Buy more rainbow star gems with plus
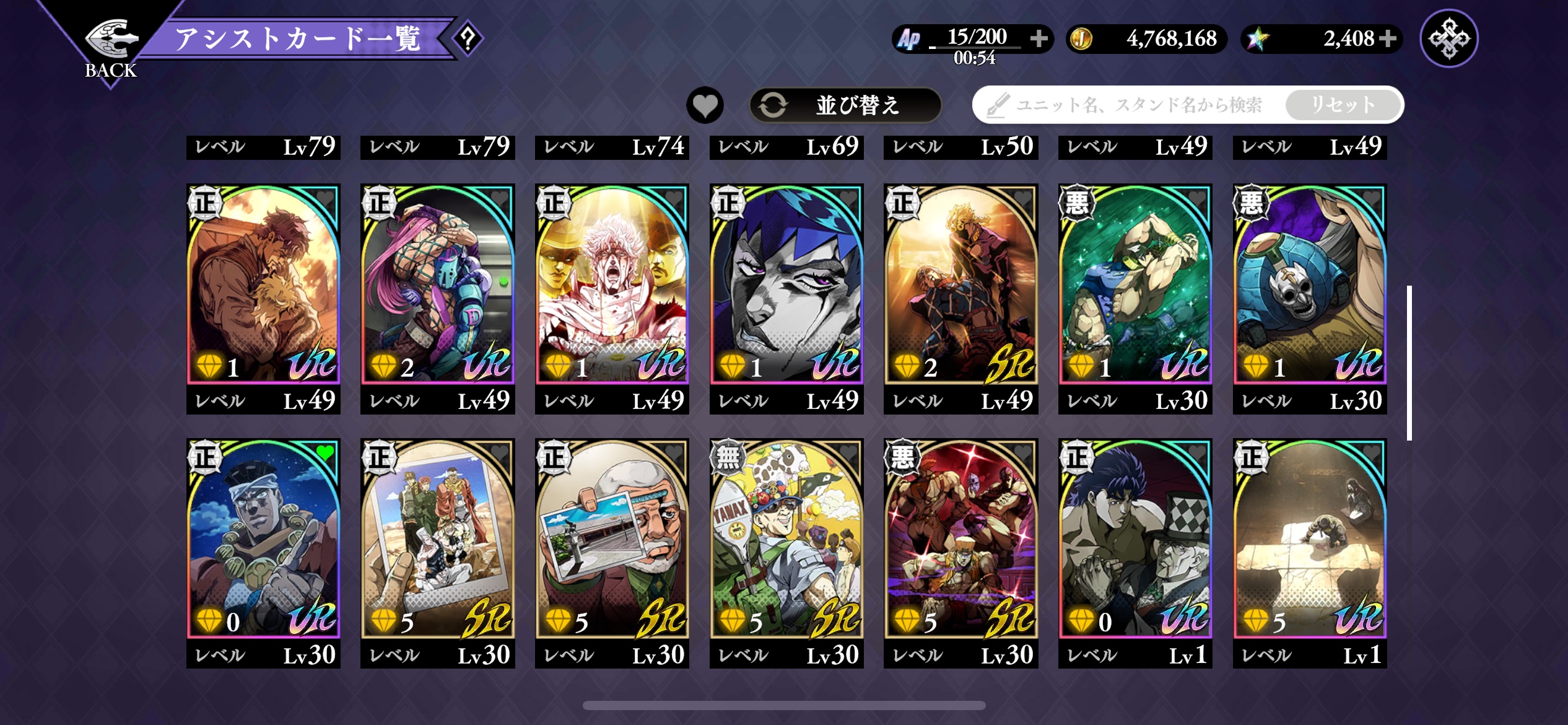1568x725 pixels. pyautogui.click(x=1388, y=38)
